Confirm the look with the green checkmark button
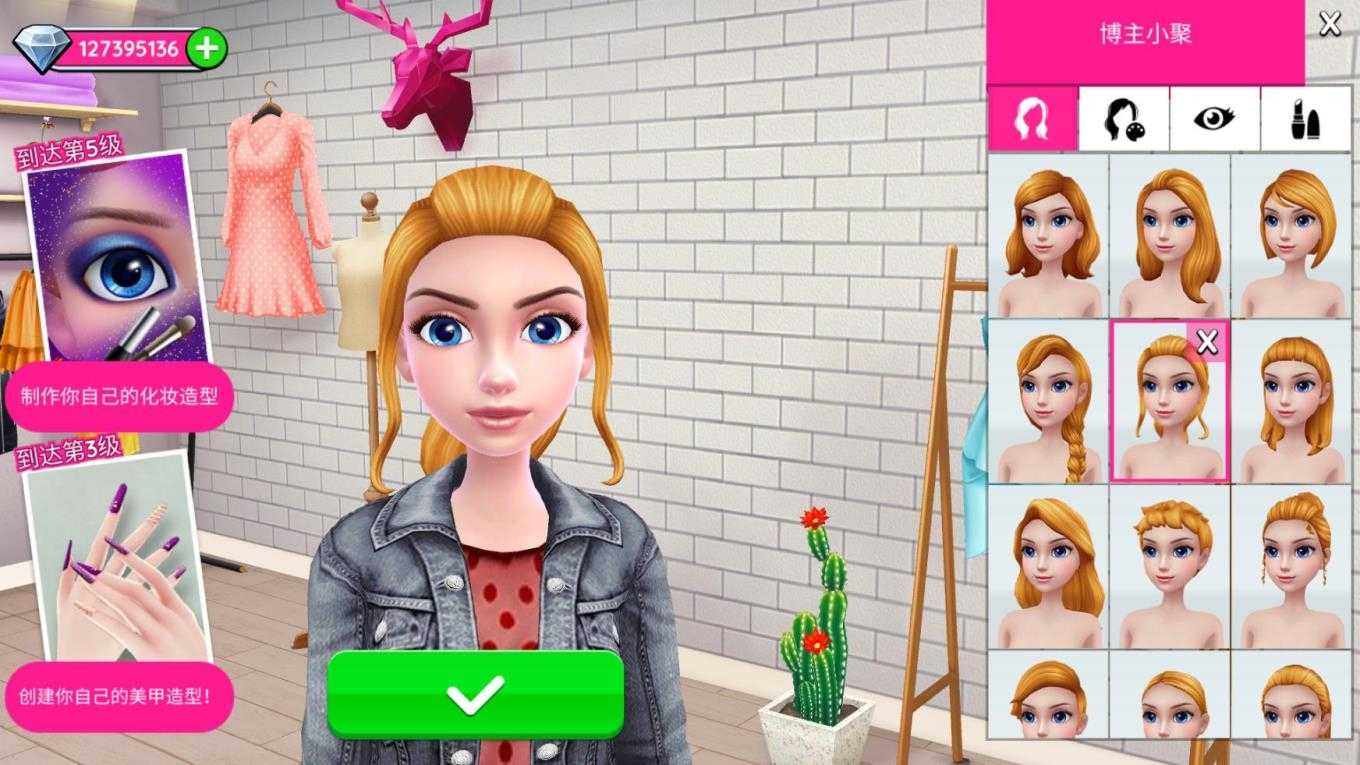 pyautogui.click(x=475, y=694)
